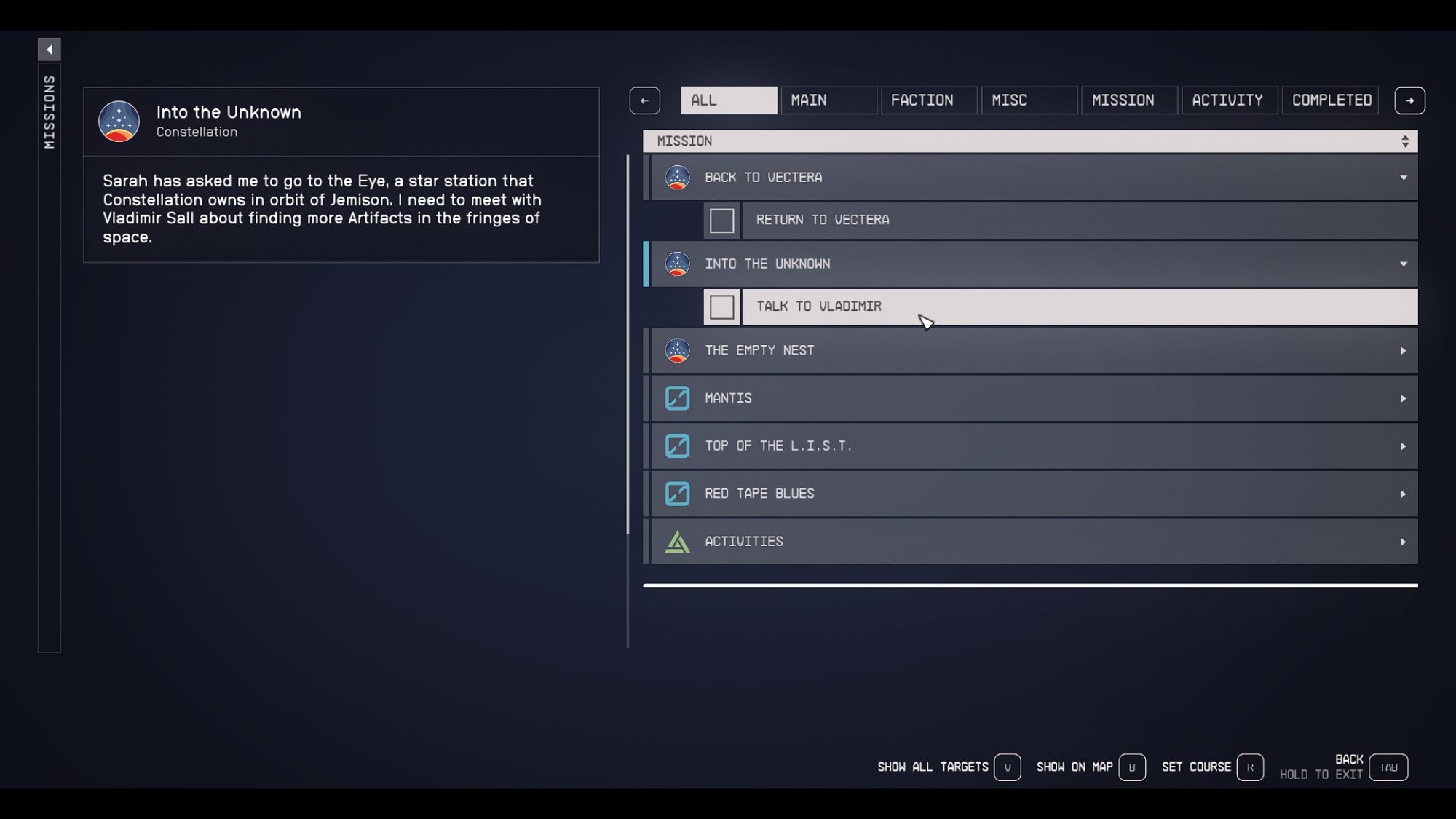Check the Talk to Vladimir objective checkbox
The width and height of the screenshot is (1456, 819).
tap(721, 306)
